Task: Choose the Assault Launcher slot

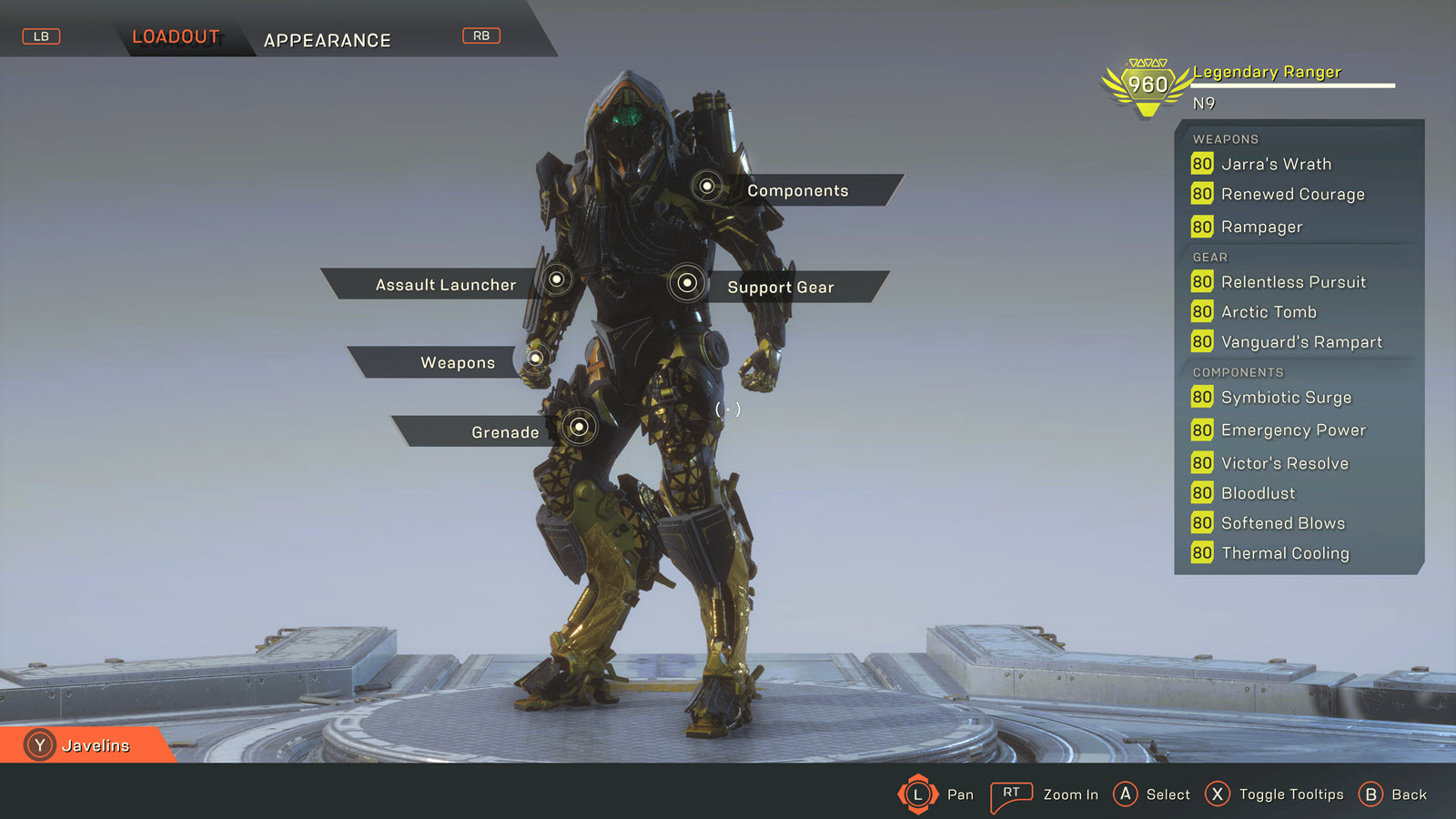Action: [x=445, y=285]
